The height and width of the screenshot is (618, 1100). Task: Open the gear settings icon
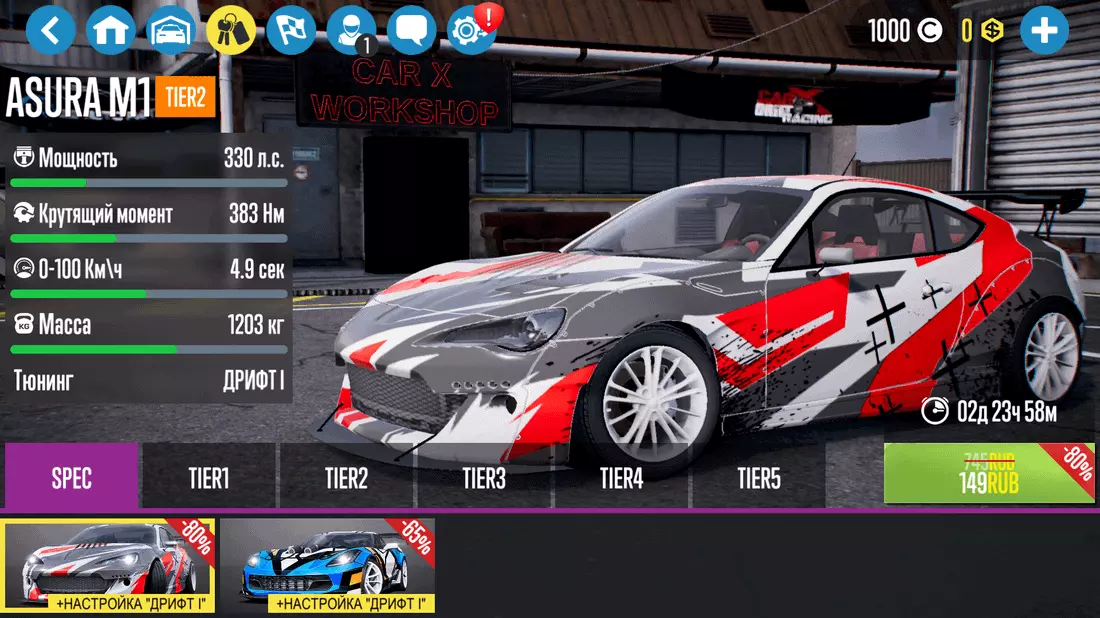coord(471,31)
